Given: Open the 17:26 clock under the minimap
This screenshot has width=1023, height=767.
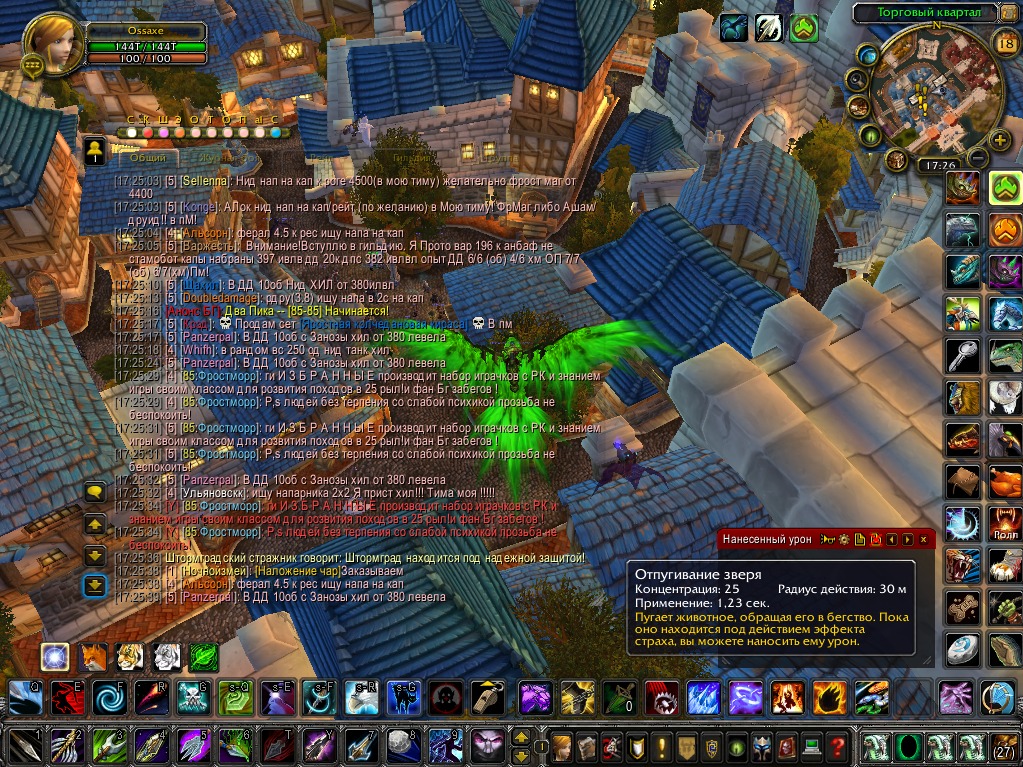Looking at the screenshot, I should click(941, 165).
